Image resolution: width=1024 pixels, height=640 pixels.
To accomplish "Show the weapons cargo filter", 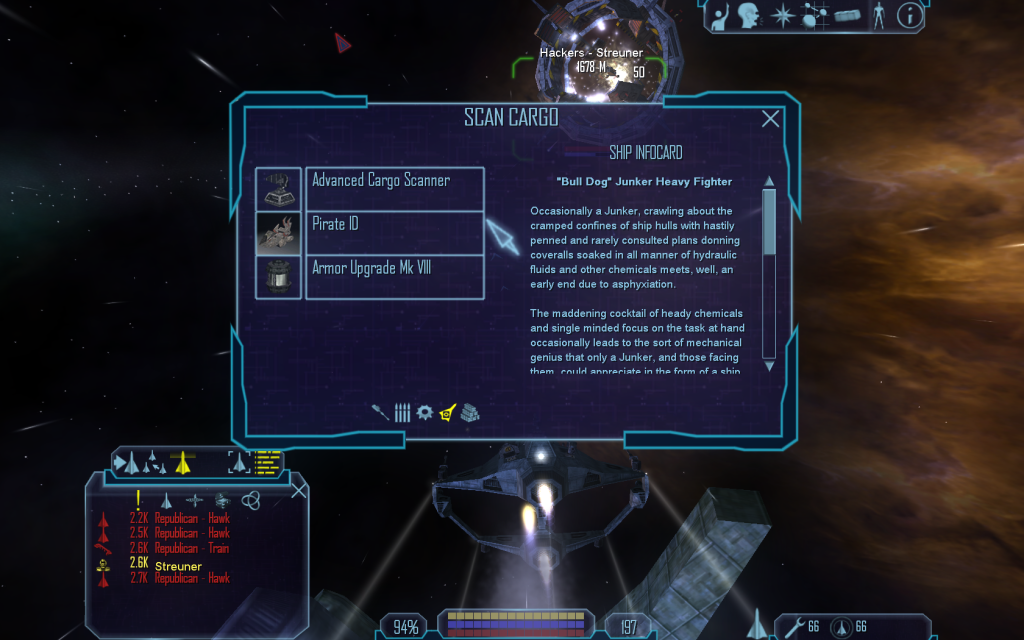I will tap(380, 412).
